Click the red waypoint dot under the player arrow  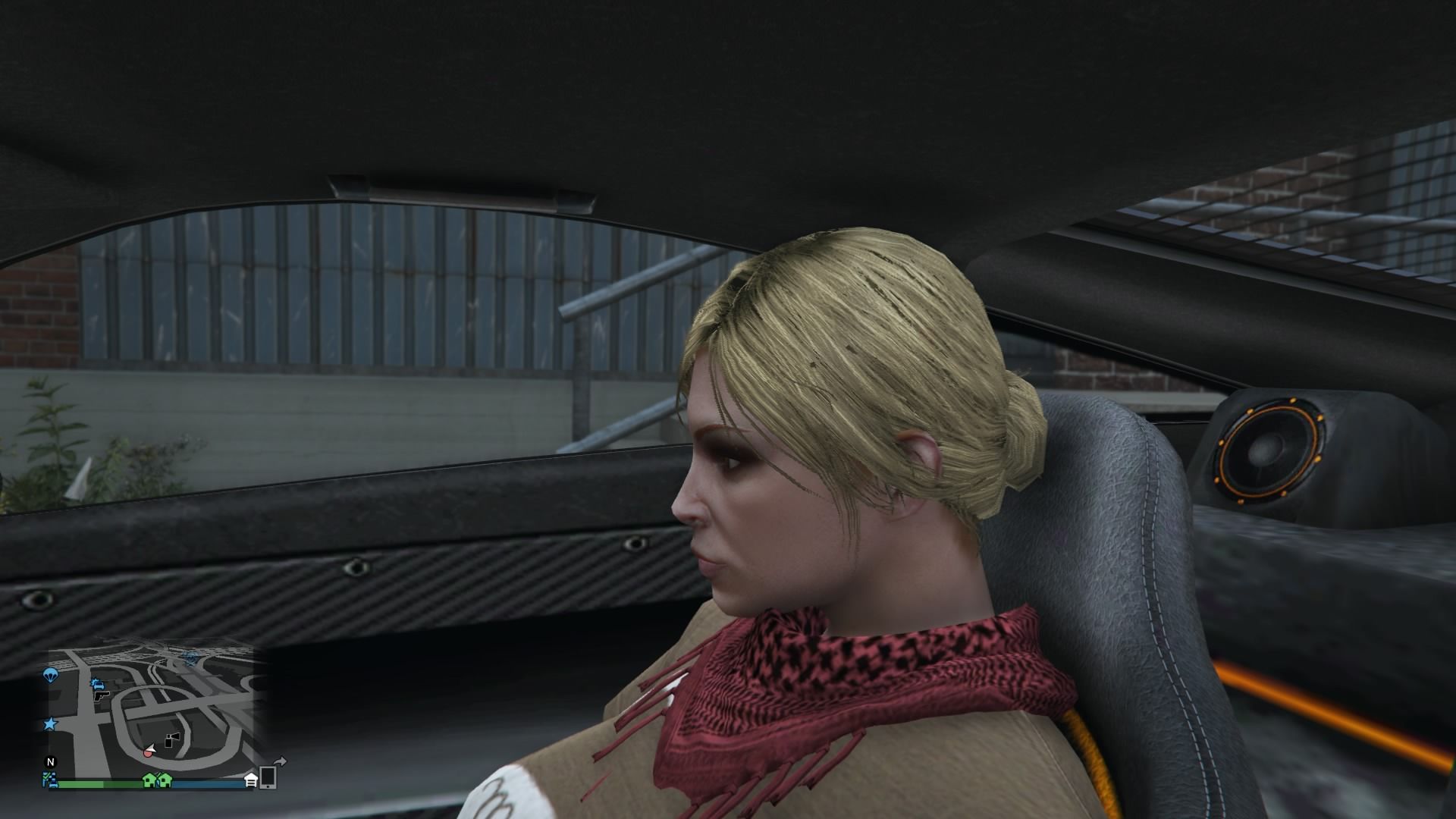(x=149, y=753)
